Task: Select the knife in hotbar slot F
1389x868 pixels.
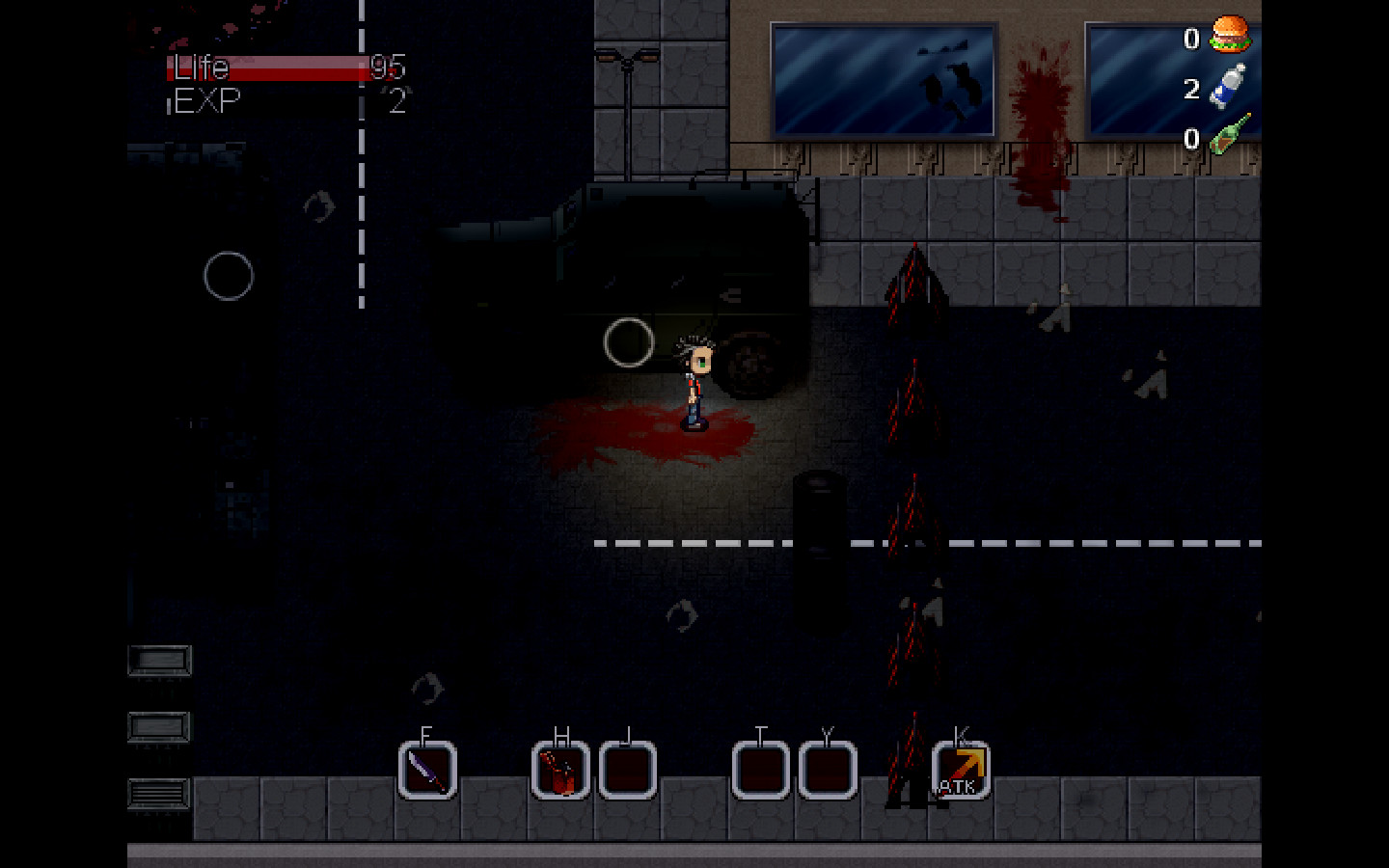Action: coord(425,772)
